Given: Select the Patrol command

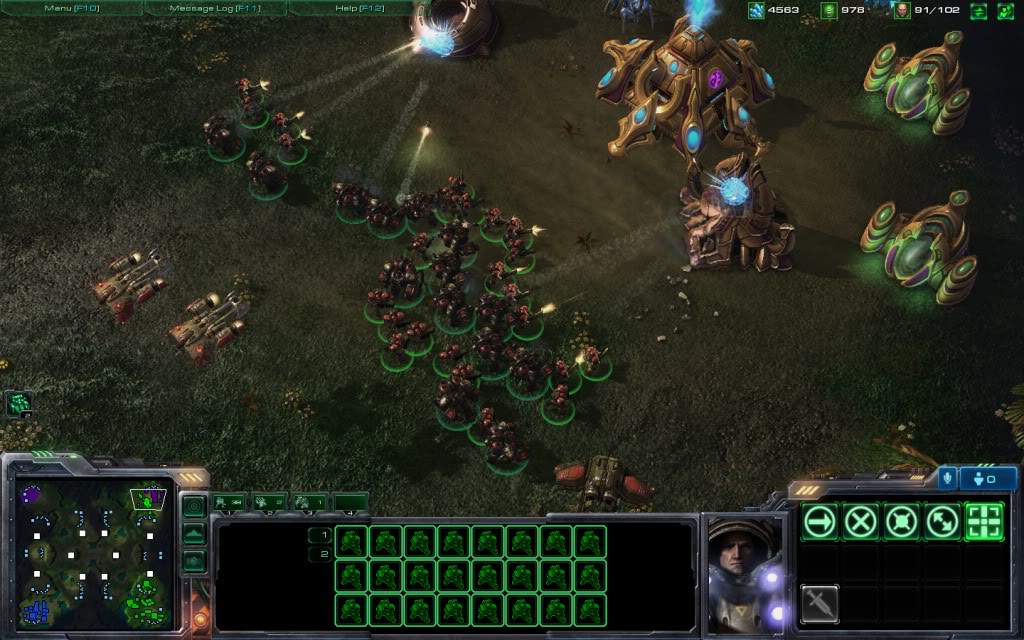Looking at the screenshot, I should tap(943, 521).
